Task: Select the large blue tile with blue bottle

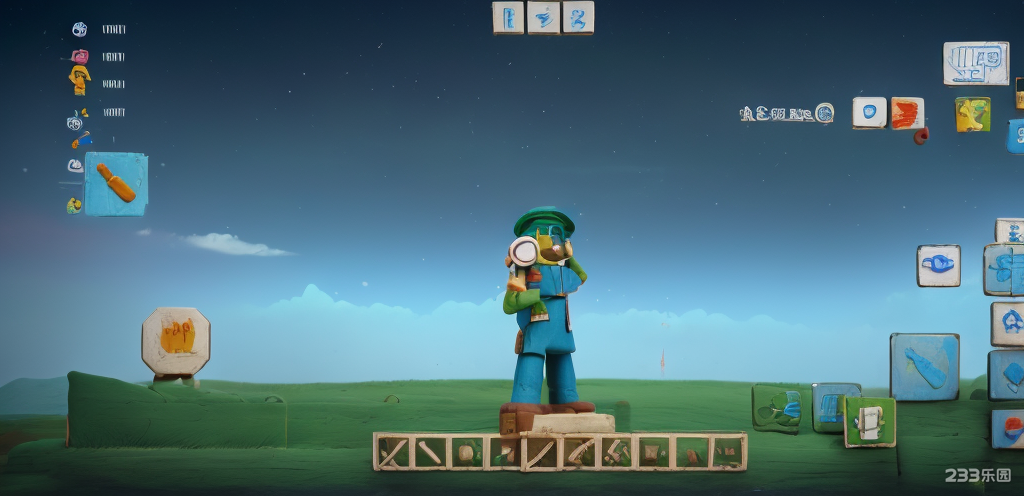Action: pyautogui.click(x=924, y=366)
